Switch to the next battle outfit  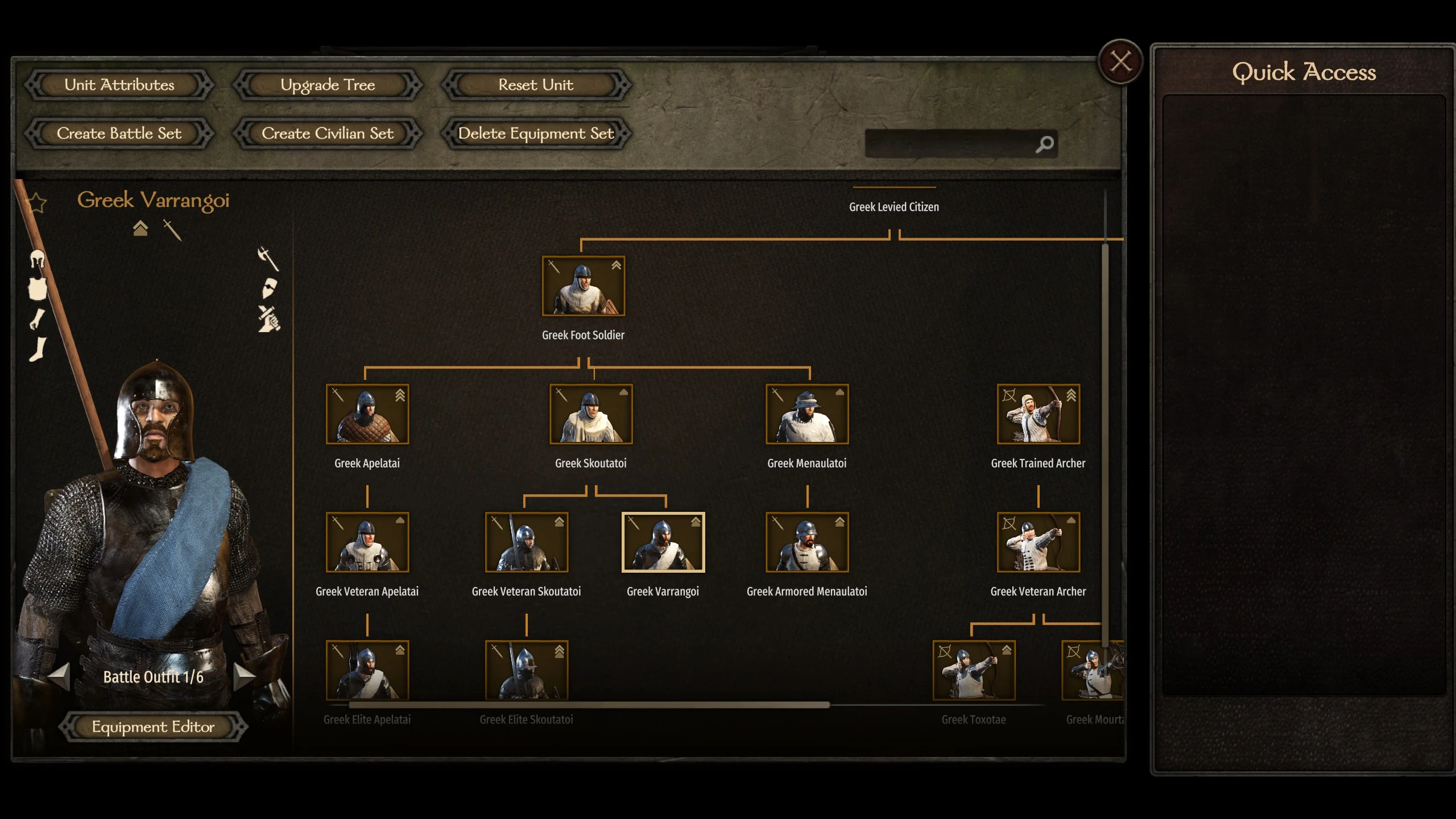[x=245, y=676]
